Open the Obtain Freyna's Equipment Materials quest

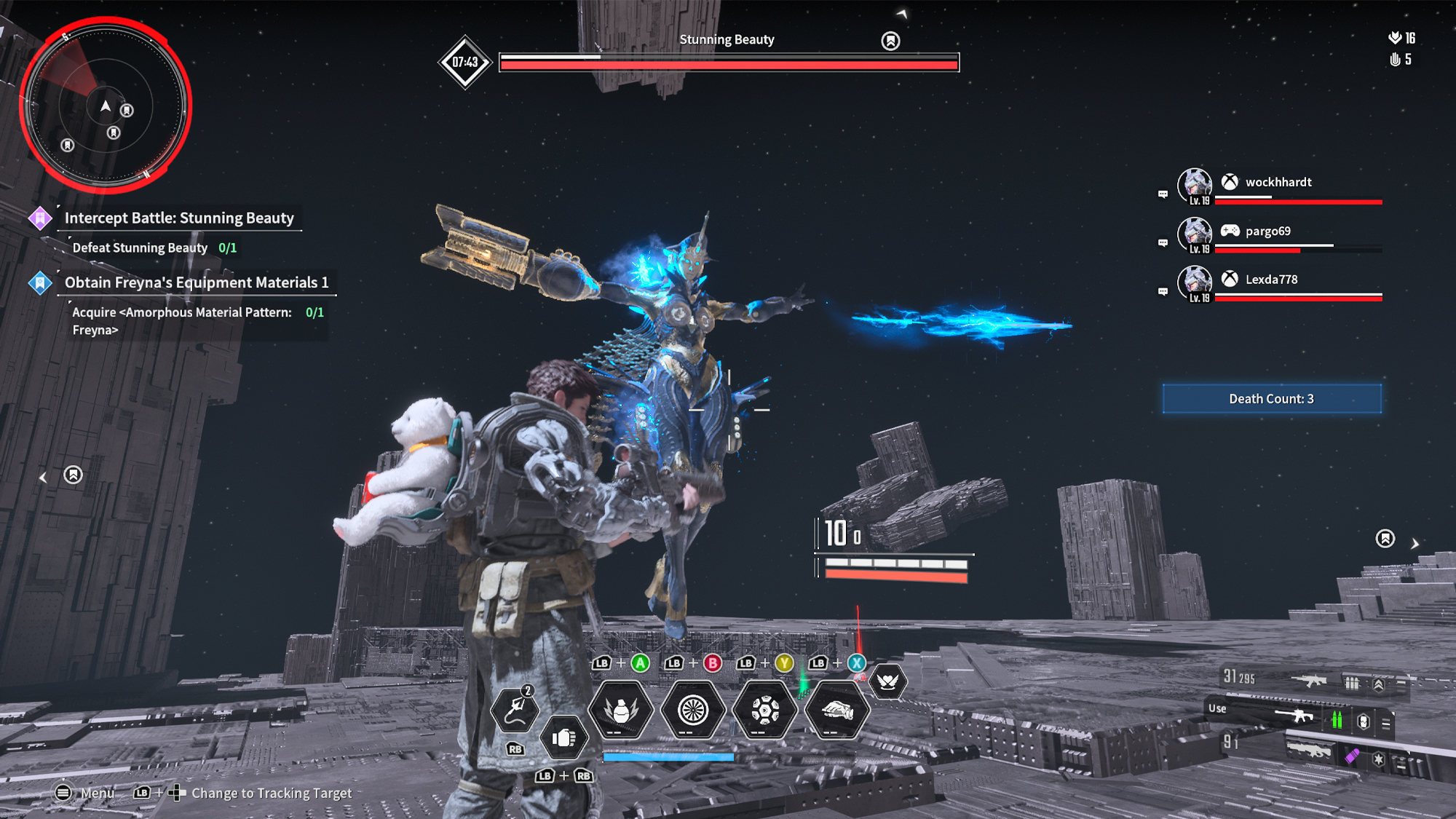[x=196, y=282]
